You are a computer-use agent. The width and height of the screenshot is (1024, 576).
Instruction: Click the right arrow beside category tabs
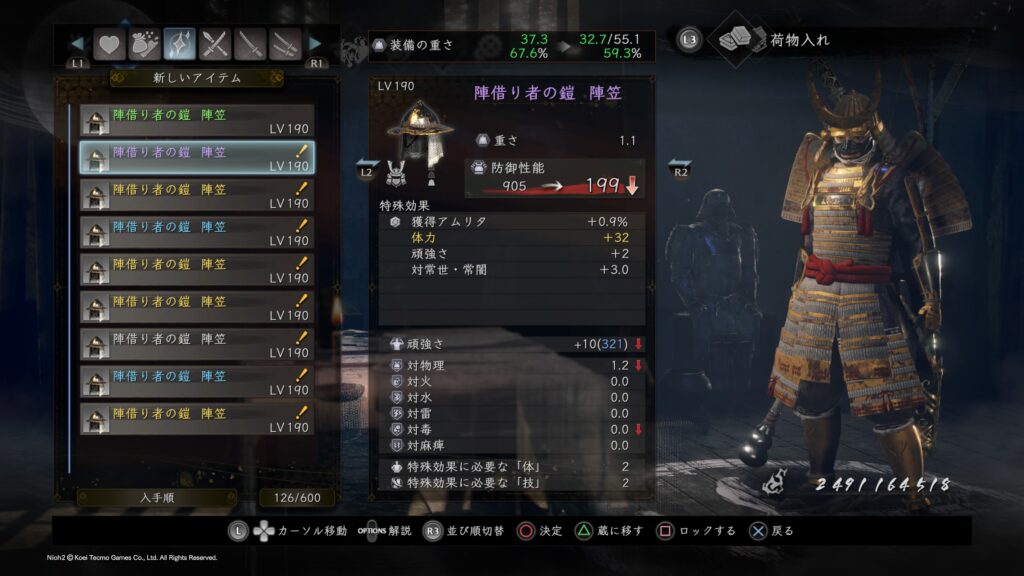pyautogui.click(x=315, y=44)
